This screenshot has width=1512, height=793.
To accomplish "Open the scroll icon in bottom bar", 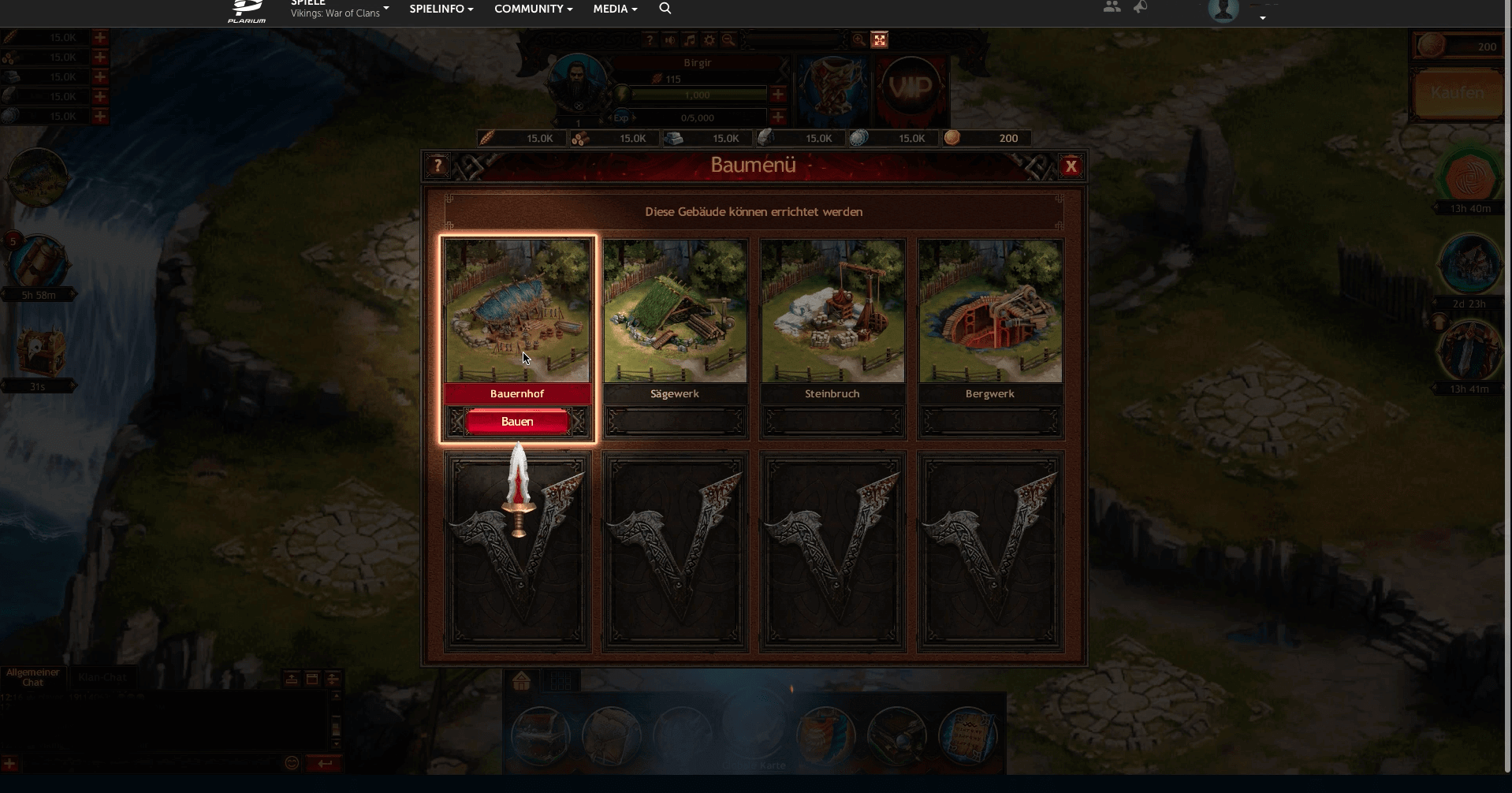I will pyautogui.click(x=968, y=735).
